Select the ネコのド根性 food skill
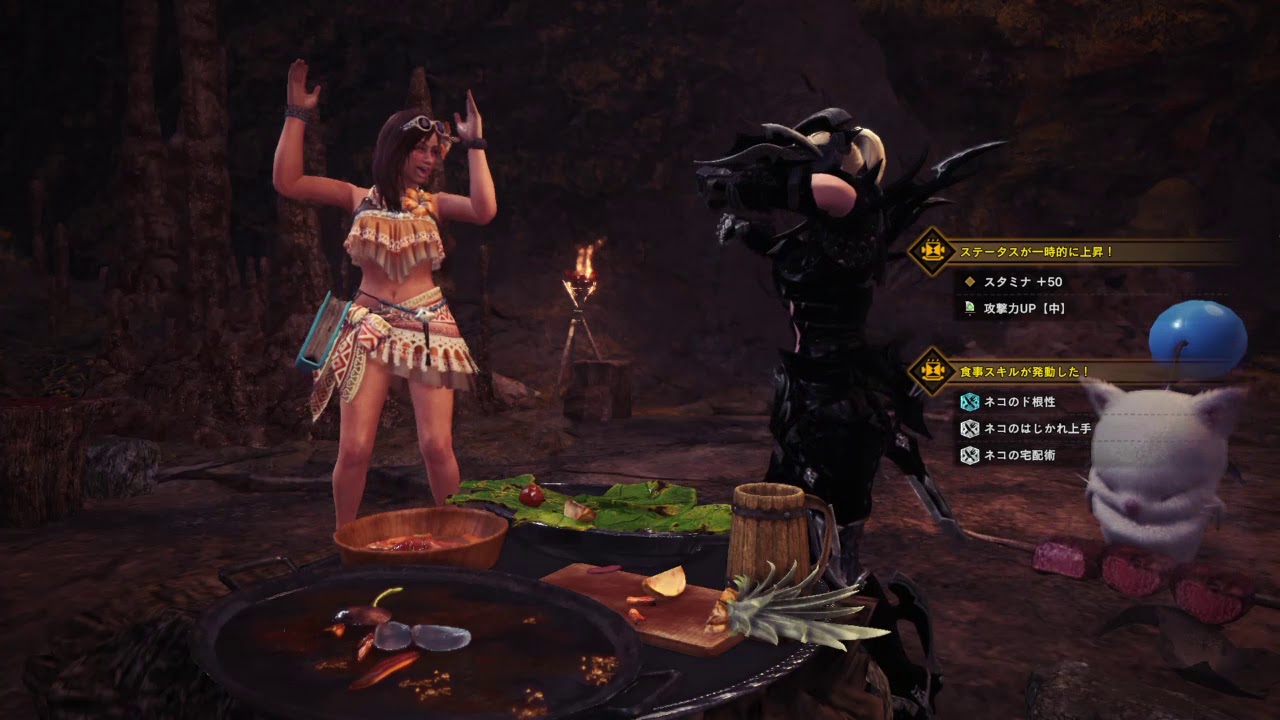The image size is (1280, 720). (1021, 402)
